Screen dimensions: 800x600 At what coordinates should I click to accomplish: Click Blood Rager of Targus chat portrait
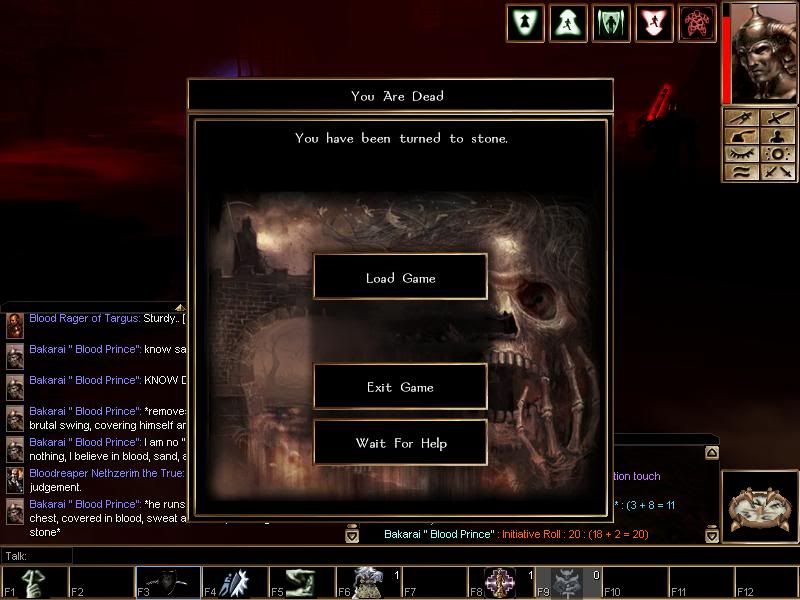click(15, 325)
